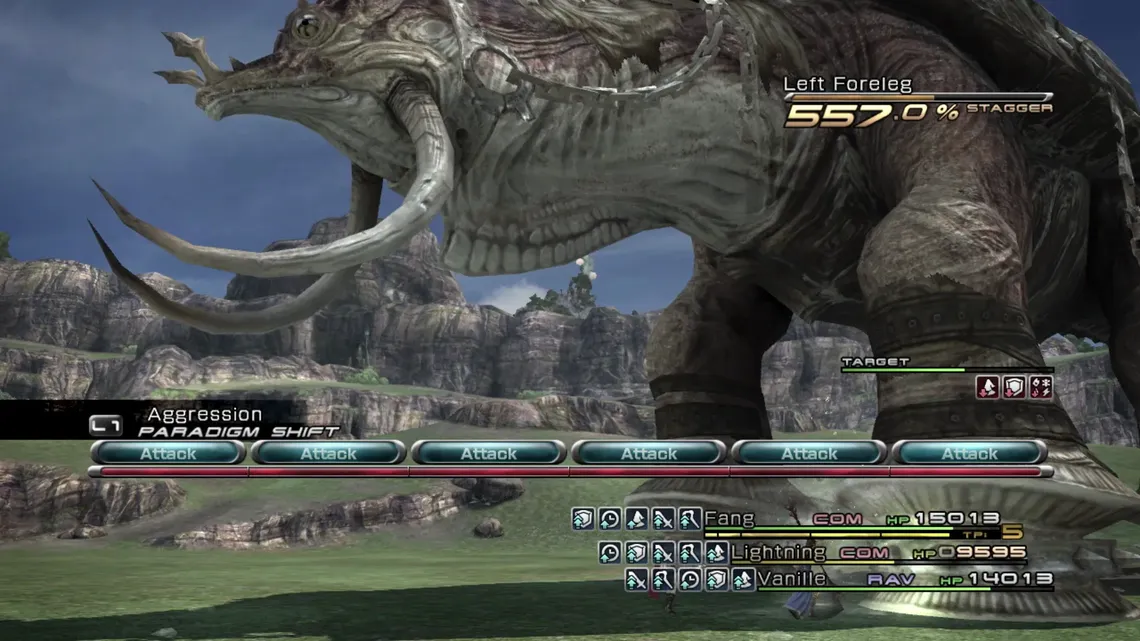Image resolution: width=1140 pixels, height=641 pixels.
Task: Click the target's Imperil elemental debuff icon
Action: (1041, 387)
